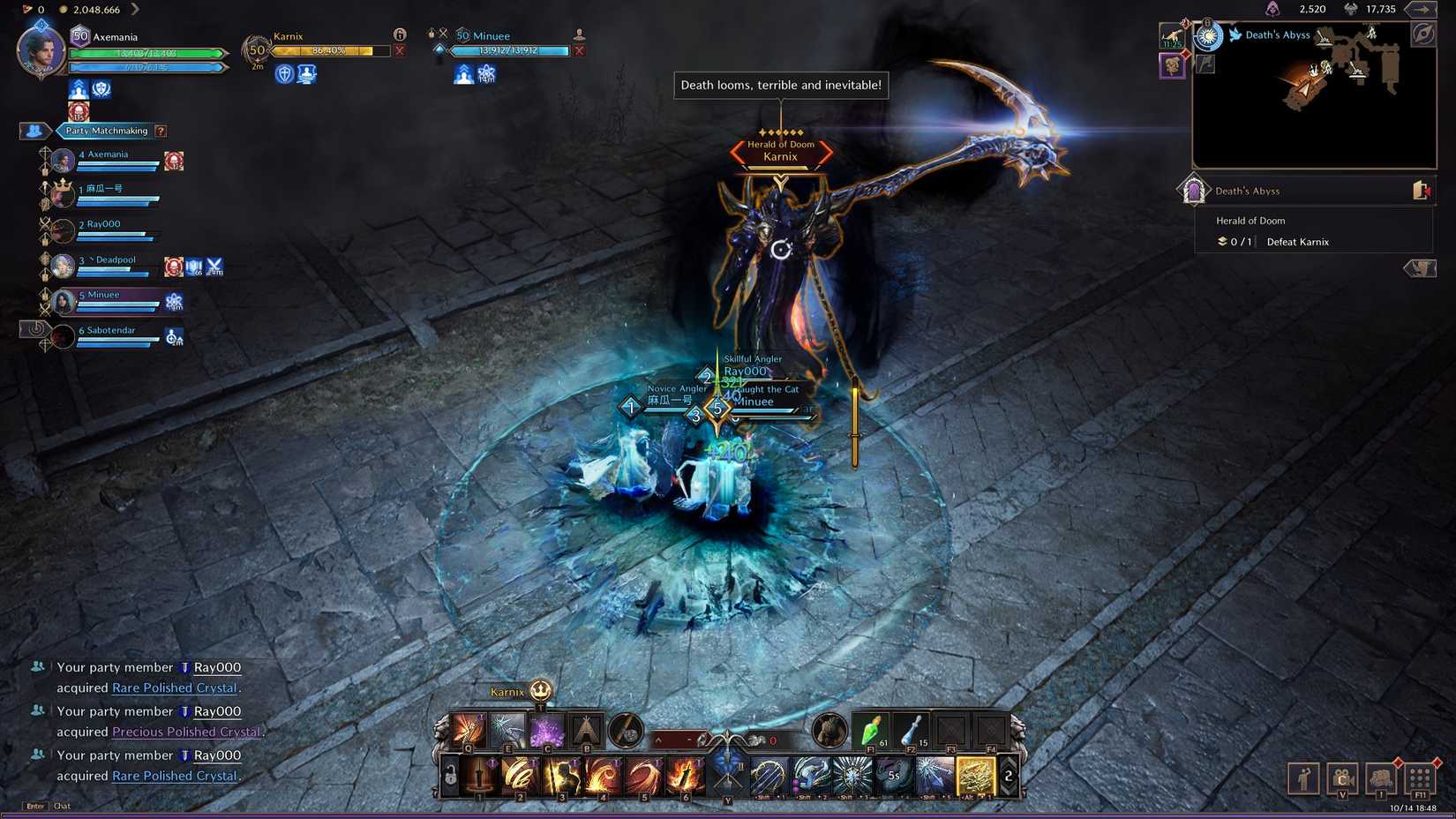
Task: Click the help question mark next to Party Matchmaking
Action: coord(160,131)
